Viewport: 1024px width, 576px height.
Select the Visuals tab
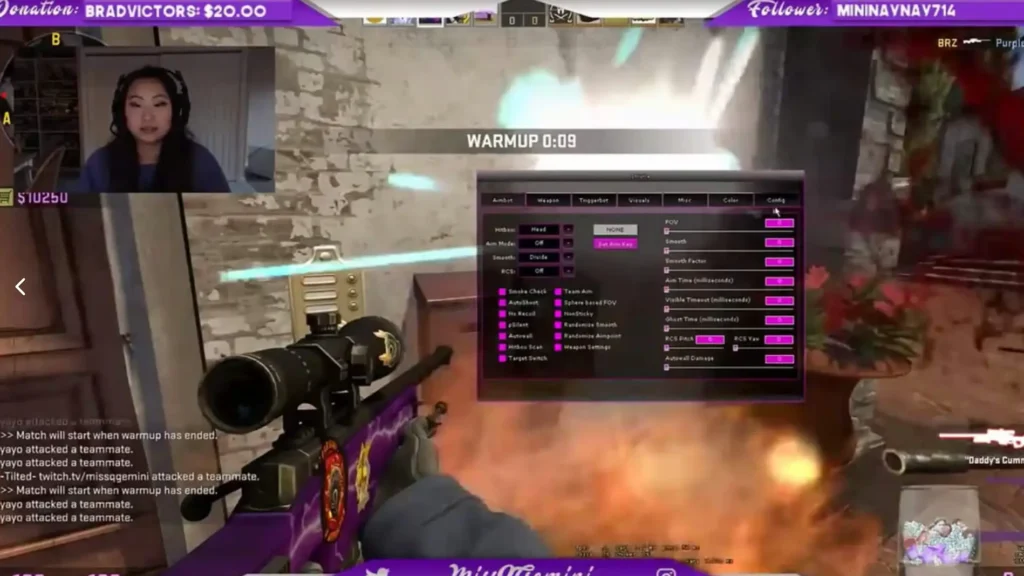tap(639, 200)
